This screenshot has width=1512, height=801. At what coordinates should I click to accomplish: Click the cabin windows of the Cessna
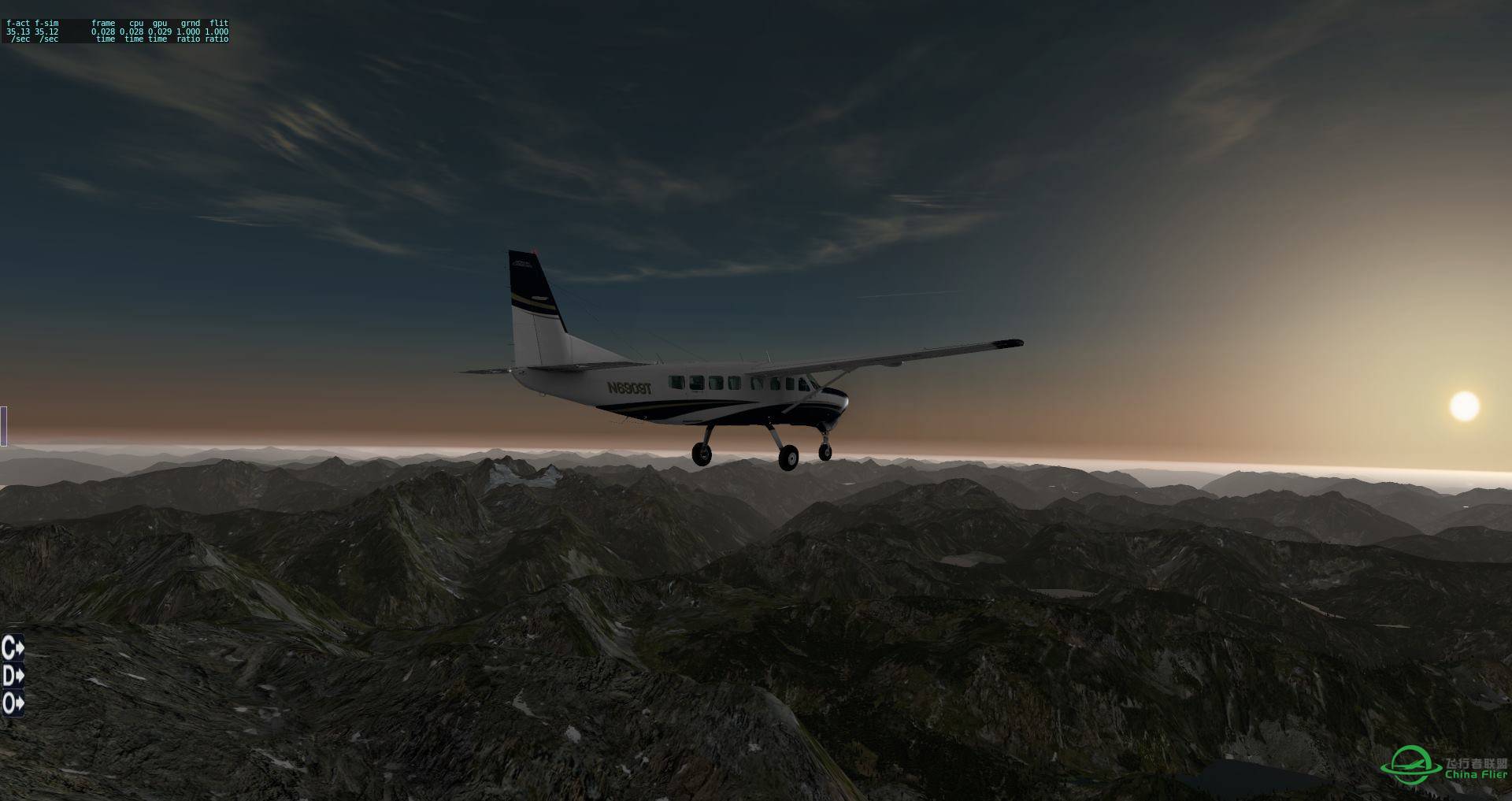point(732,383)
